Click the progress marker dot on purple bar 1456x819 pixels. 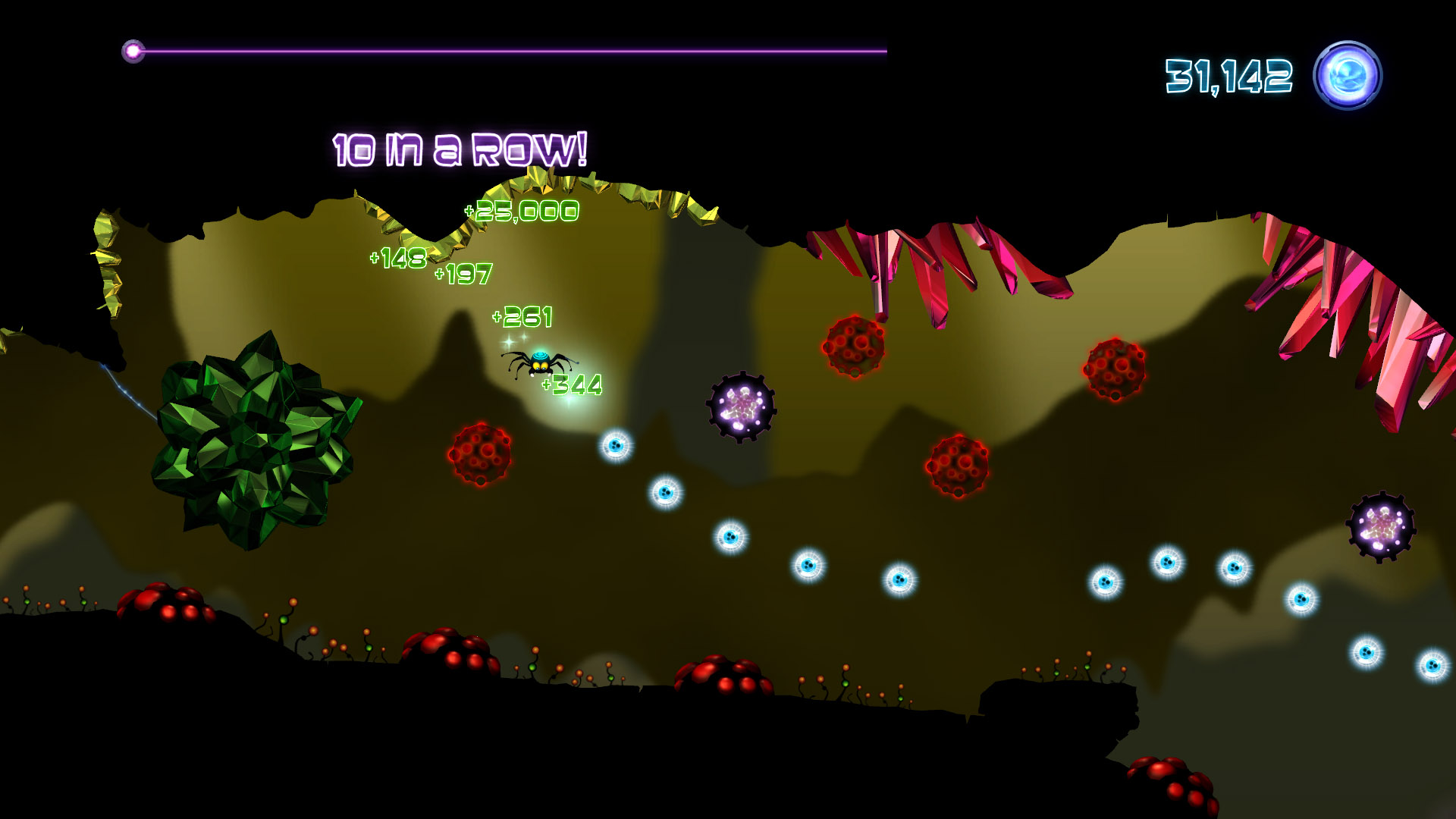click(134, 51)
